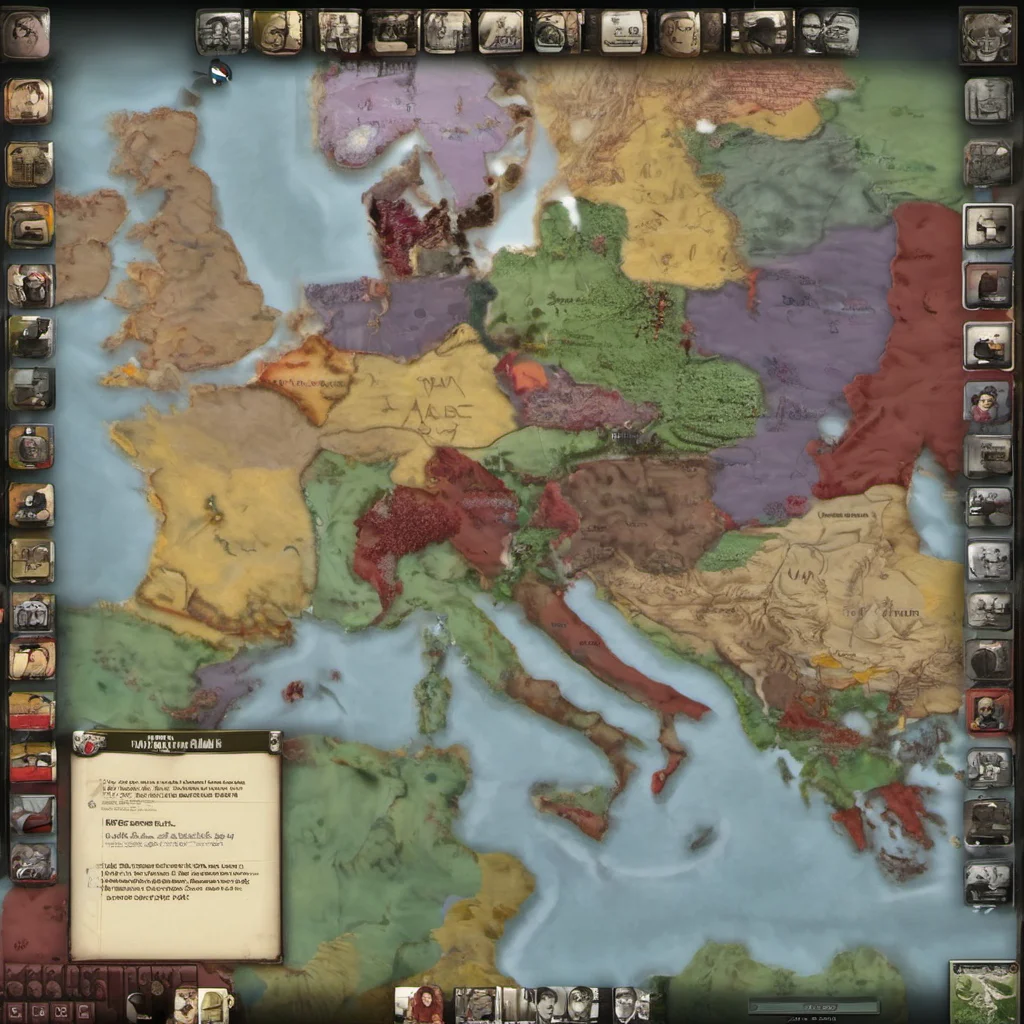Click the red emblem on the parchment header
Image resolution: width=1024 pixels, height=1024 pixels.
pyautogui.click(x=89, y=743)
